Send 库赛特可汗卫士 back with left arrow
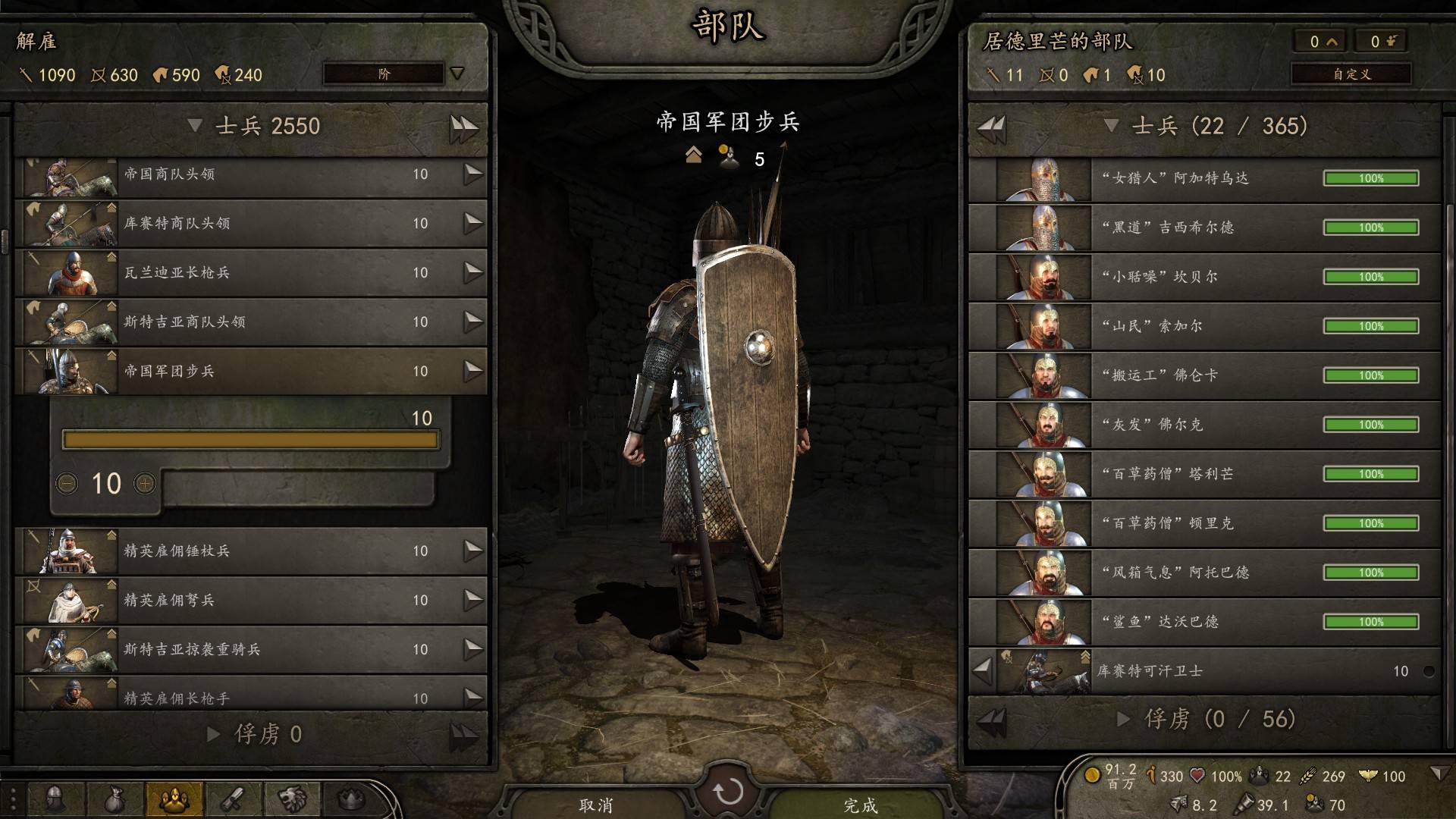1456x819 pixels. [983, 670]
